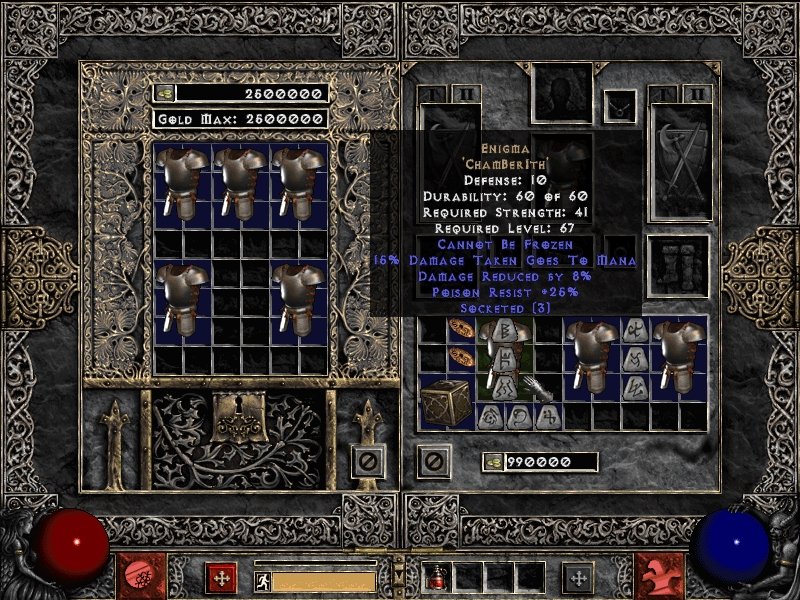
Task: Select the Horadric Cube in the inventory
Action: point(445,402)
